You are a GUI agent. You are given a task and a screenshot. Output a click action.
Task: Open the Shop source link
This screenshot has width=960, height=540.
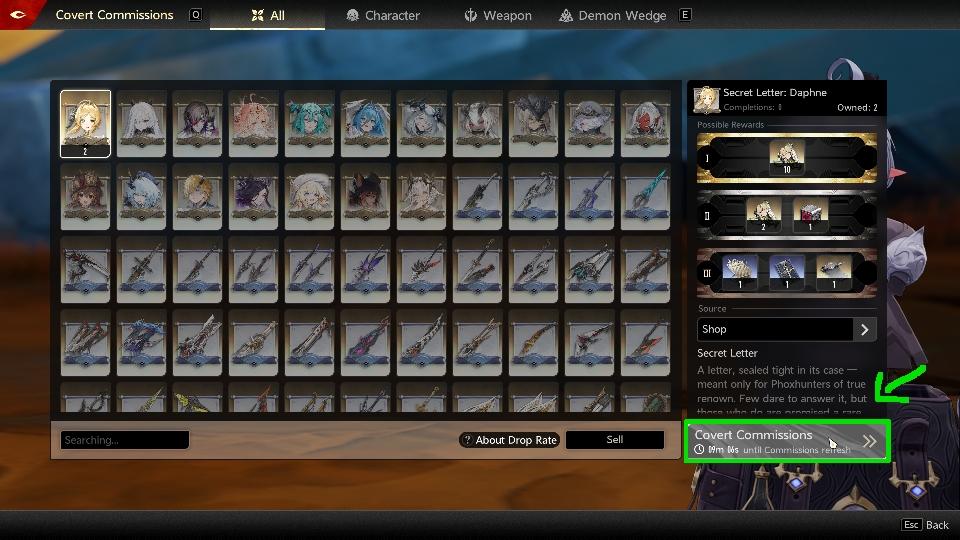[787, 329]
